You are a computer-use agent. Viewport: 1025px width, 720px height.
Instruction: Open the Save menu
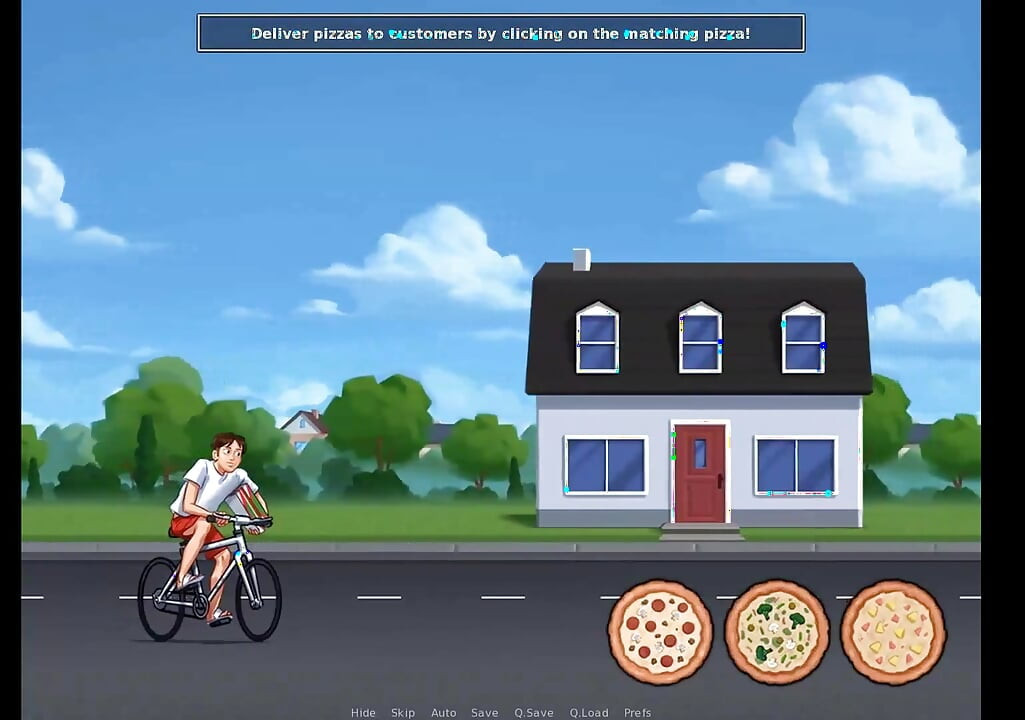coord(484,713)
